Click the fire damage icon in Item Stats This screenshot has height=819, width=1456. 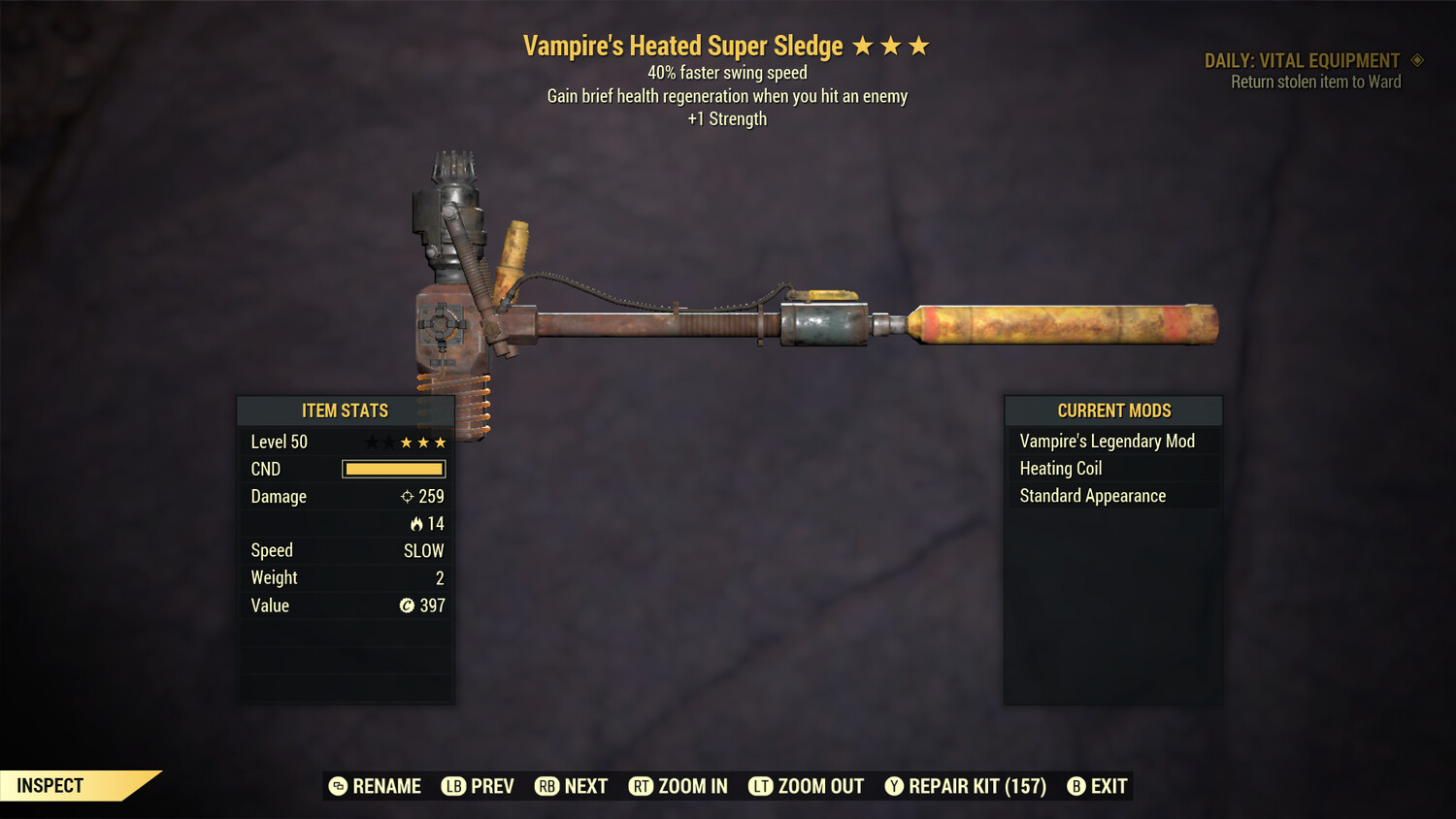417,523
